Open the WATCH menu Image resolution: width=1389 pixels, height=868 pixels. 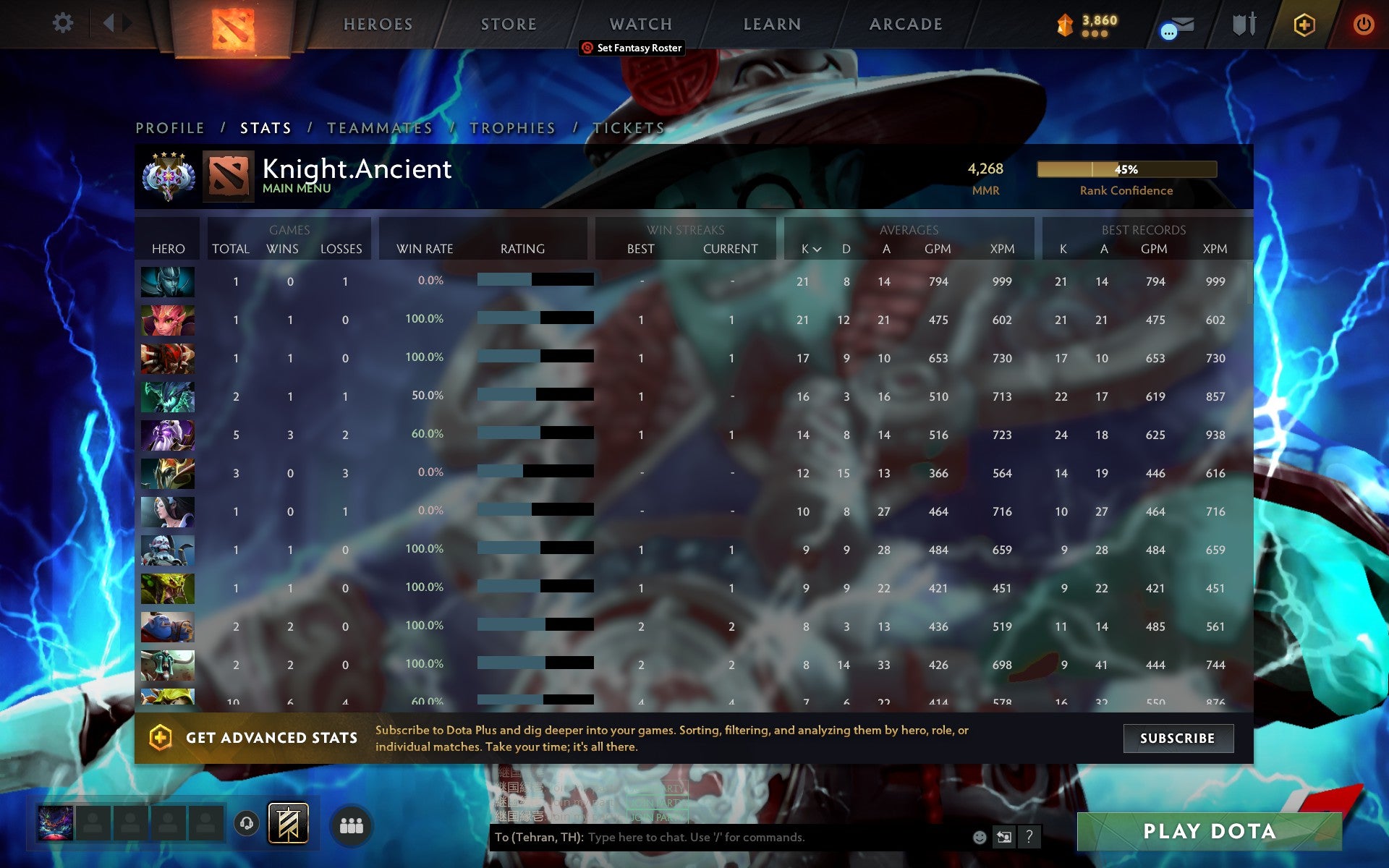(640, 23)
